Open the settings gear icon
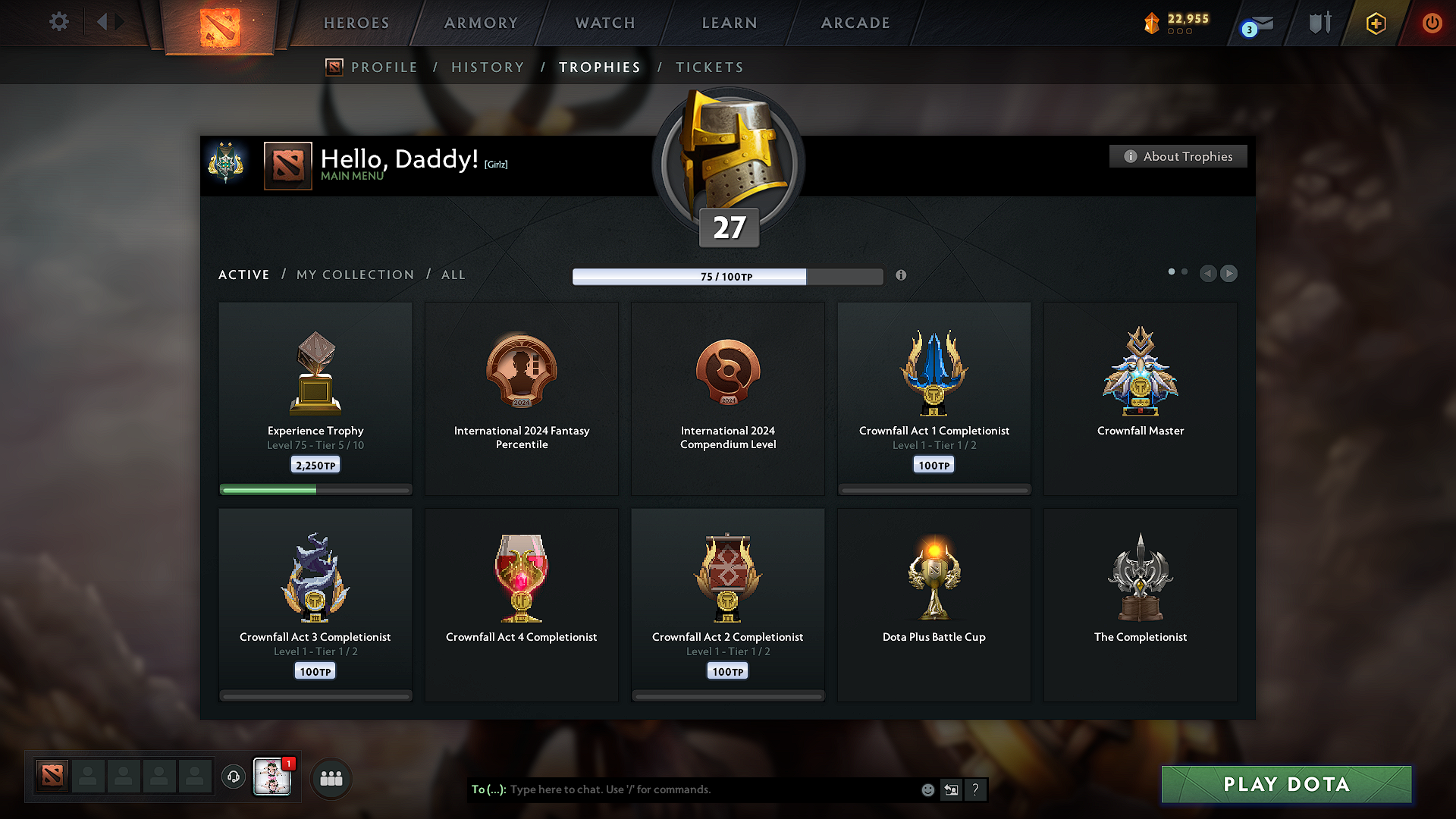Image resolution: width=1456 pixels, height=819 pixels. tap(58, 22)
